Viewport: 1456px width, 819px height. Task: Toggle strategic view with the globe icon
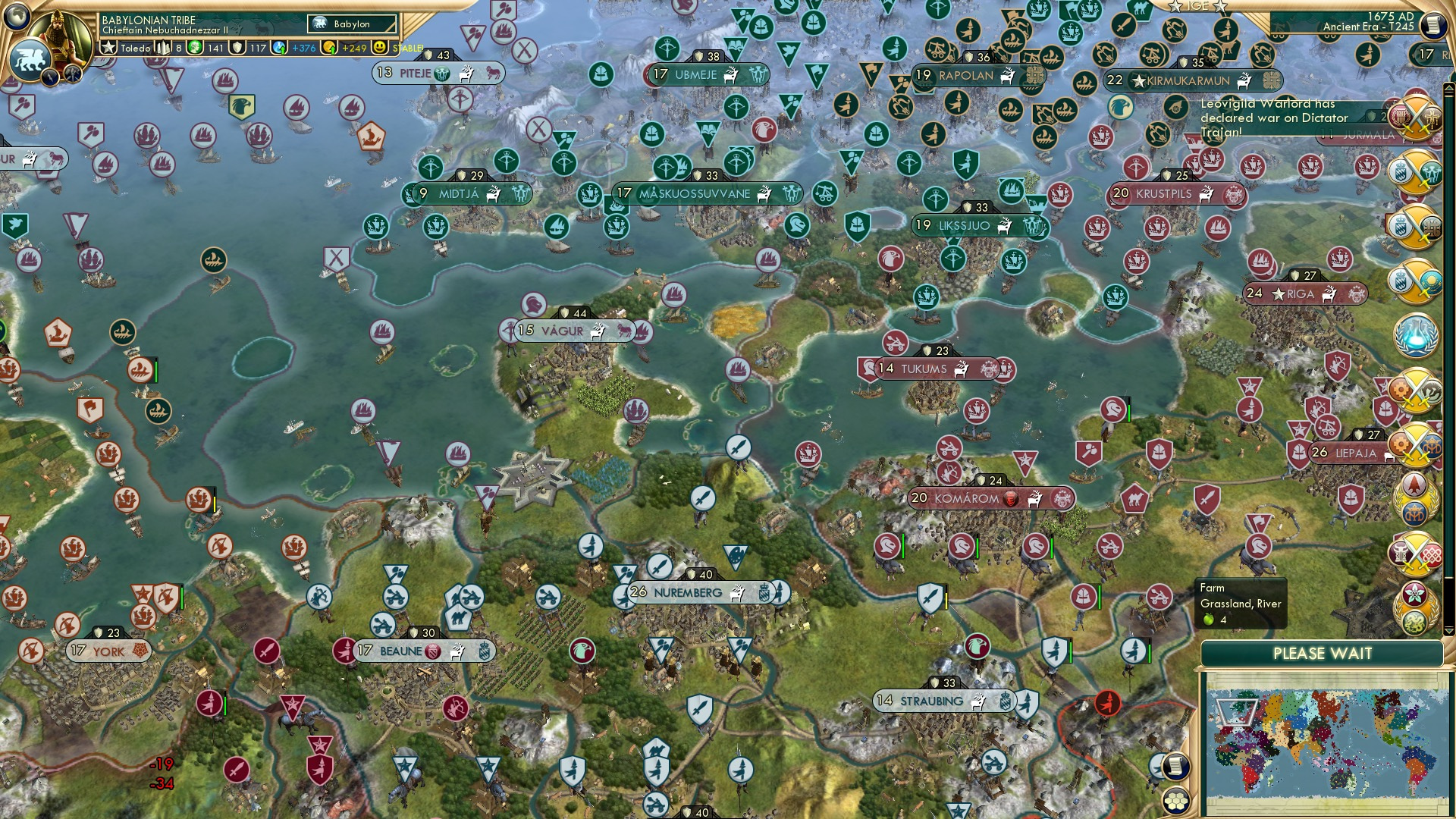pyautogui.click(x=17, y=17)
